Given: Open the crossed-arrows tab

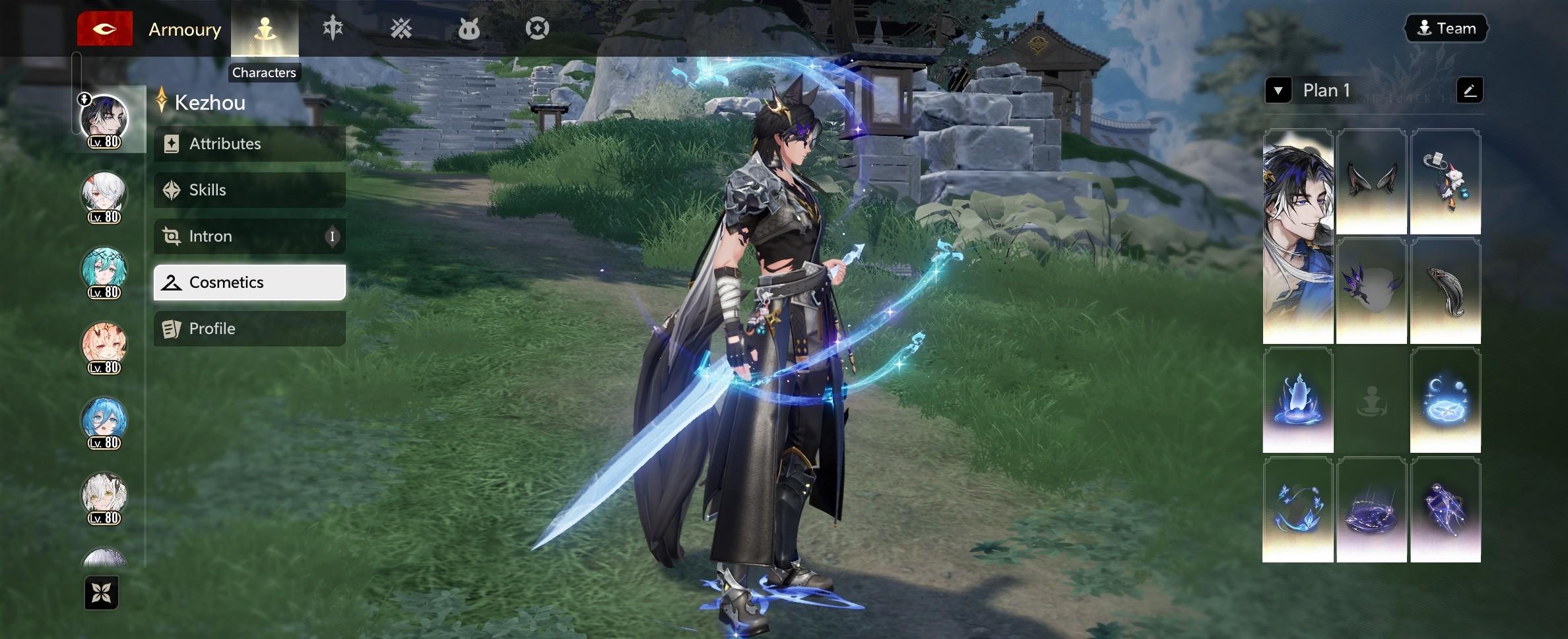Looking at the screenshot, I should 401,28.
